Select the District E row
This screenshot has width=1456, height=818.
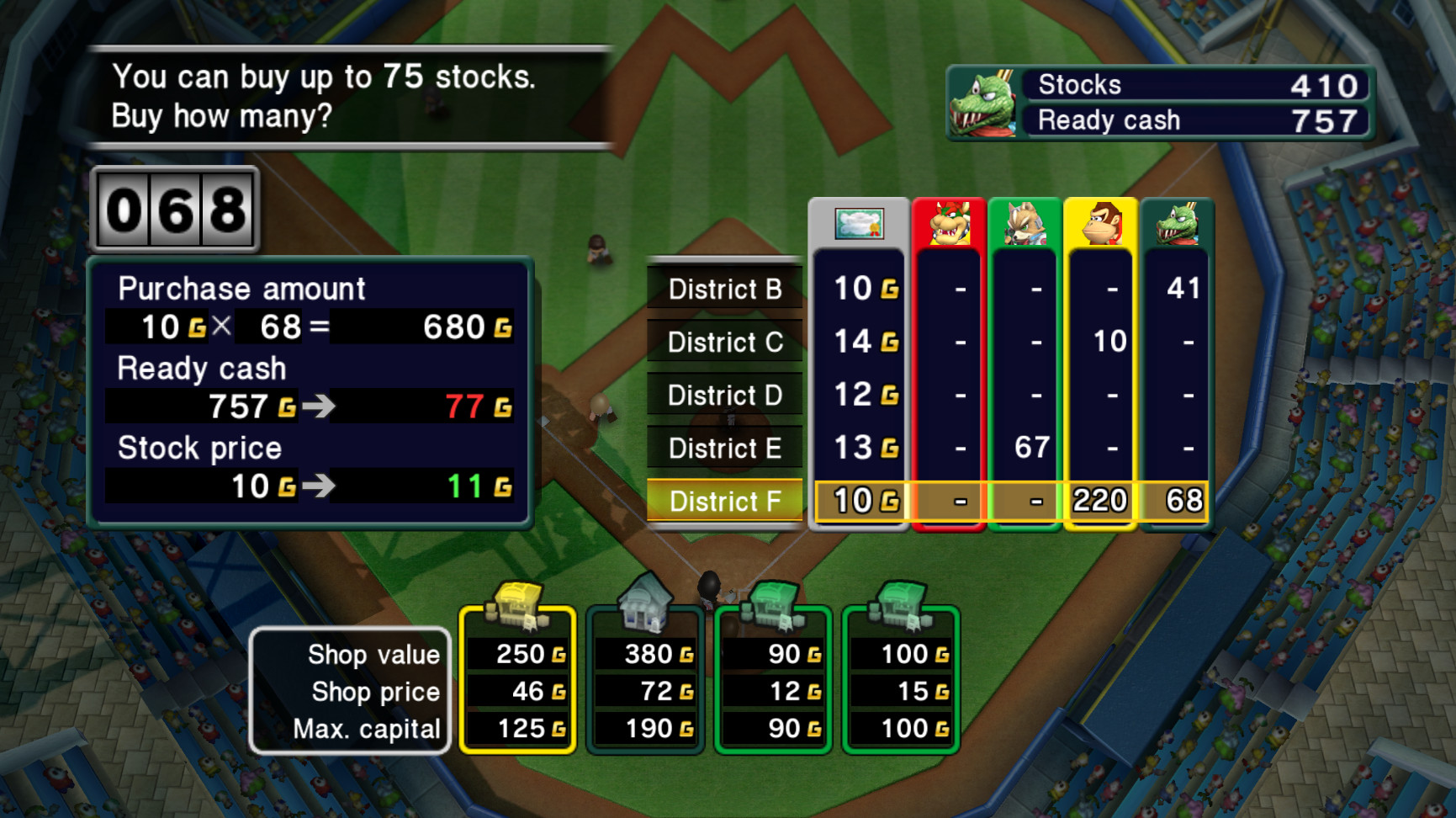724,449
